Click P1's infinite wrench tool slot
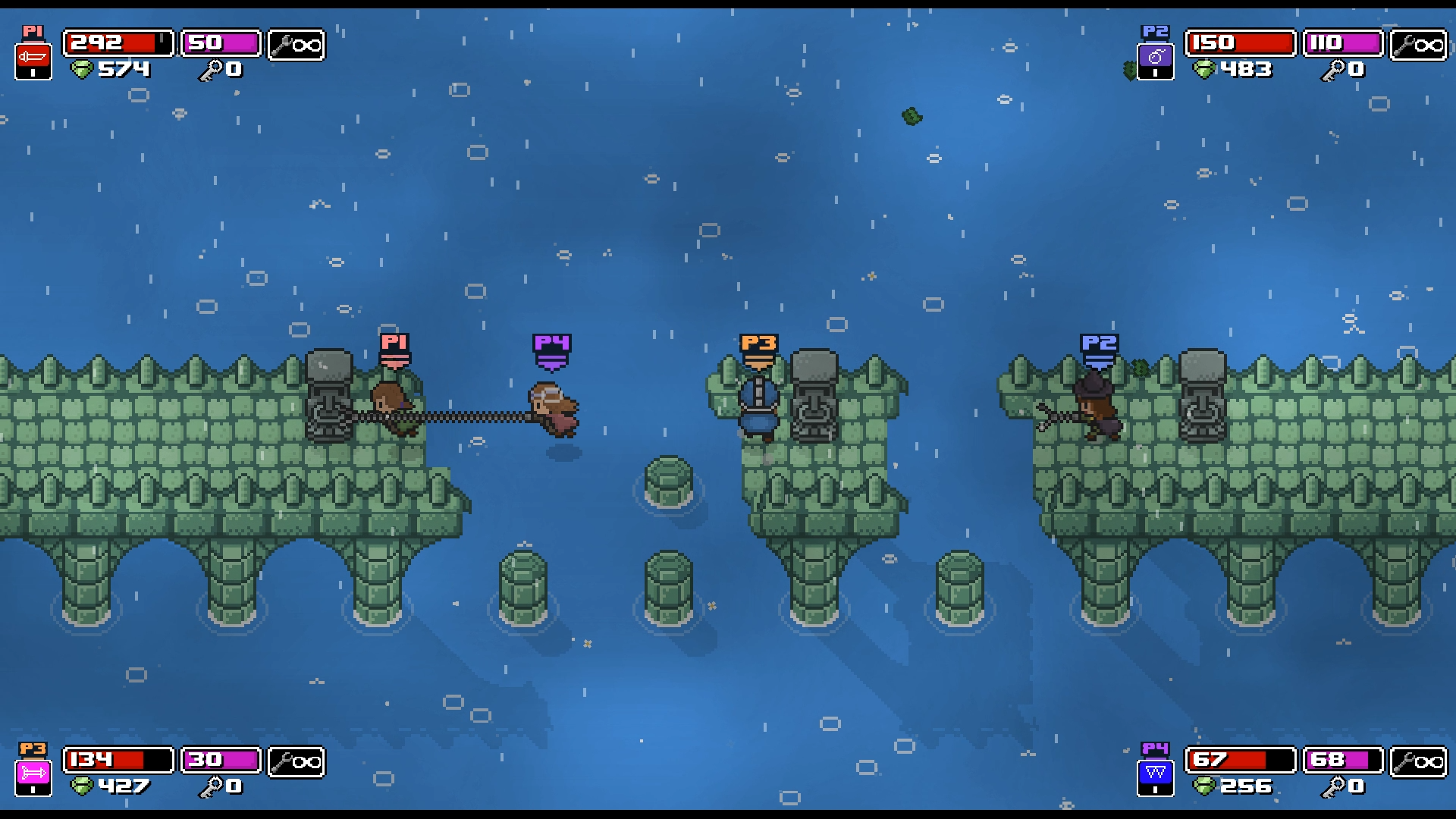1456x819 pixels. coord(297,43)
